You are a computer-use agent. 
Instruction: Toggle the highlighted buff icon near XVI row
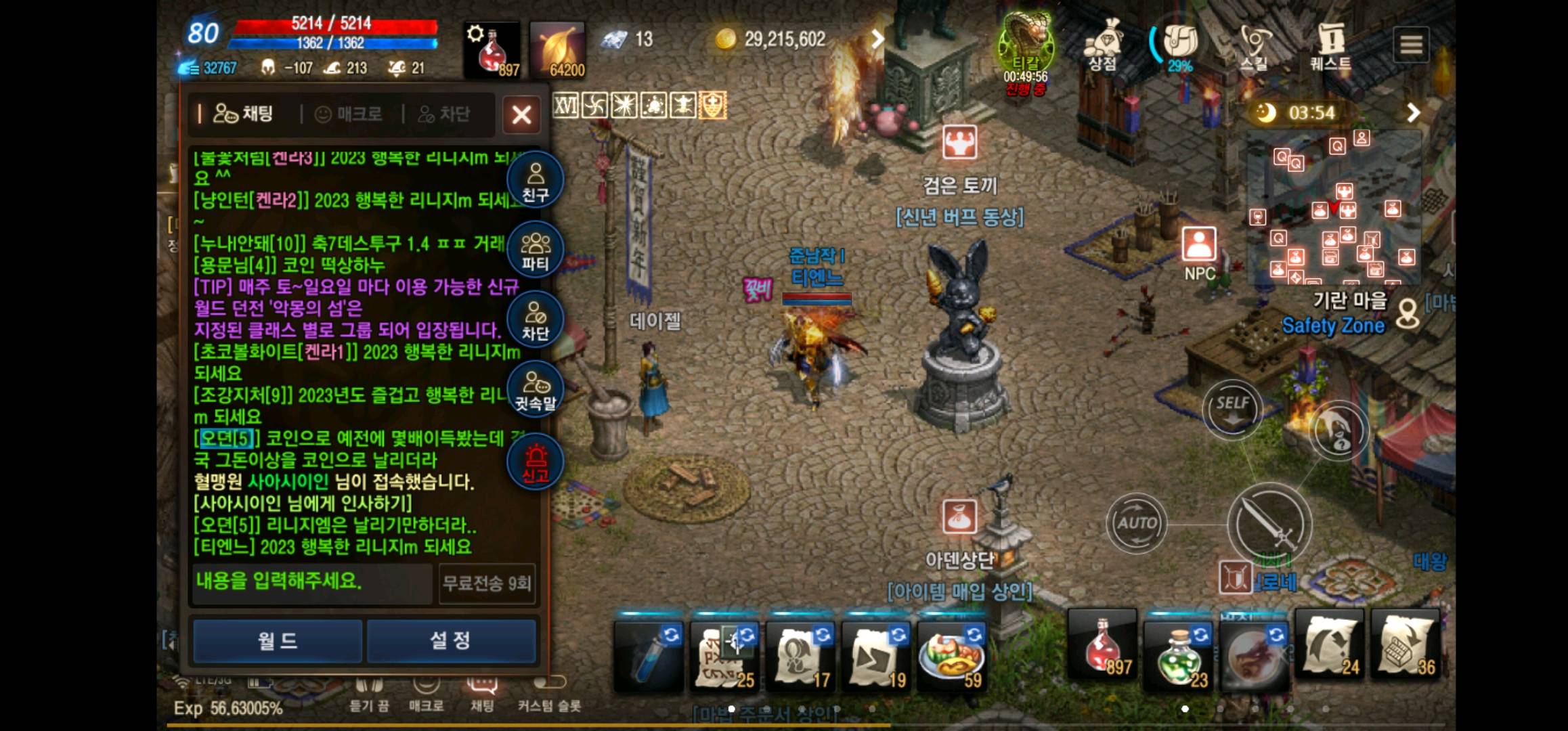click(713, 106)
